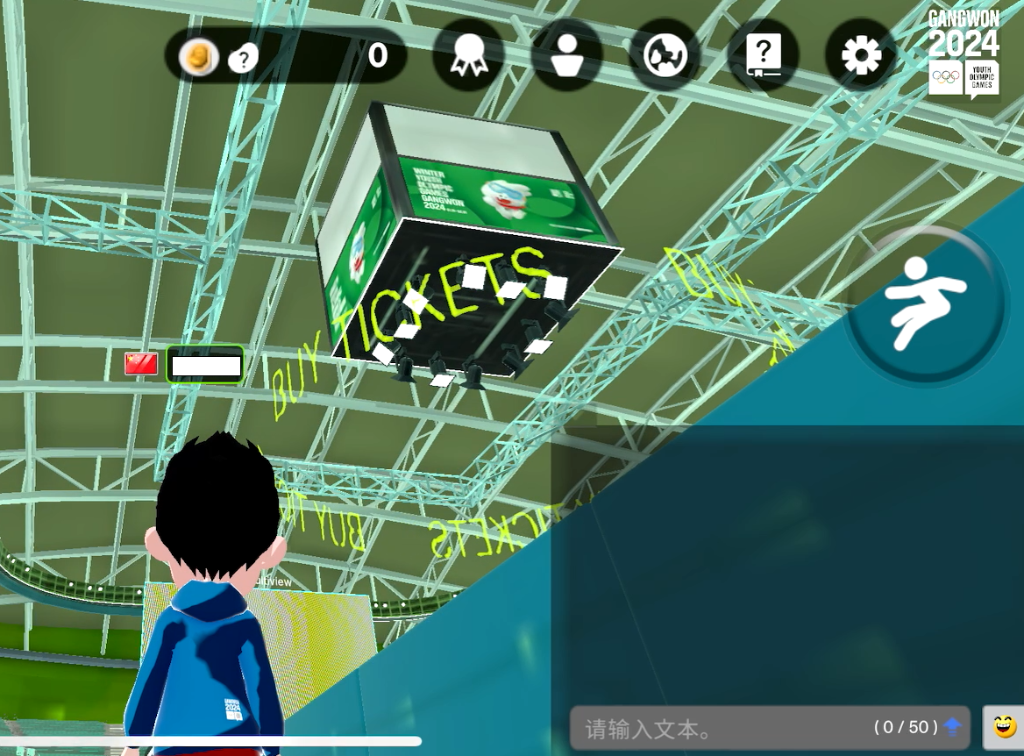Click the coin question mark bubble
Image resolution: width=1024 pixels, height=756 pixels.
(242, 59)
